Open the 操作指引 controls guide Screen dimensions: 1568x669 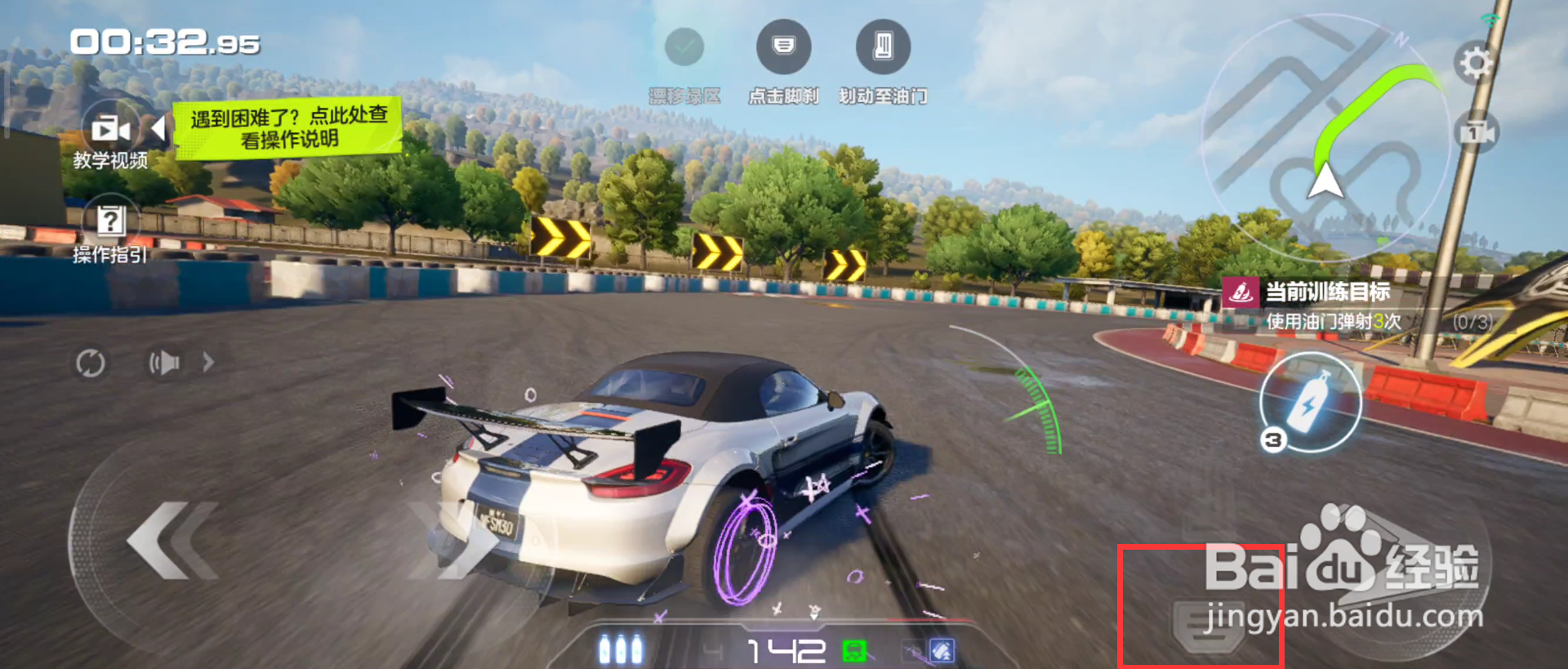coord(110,221)
